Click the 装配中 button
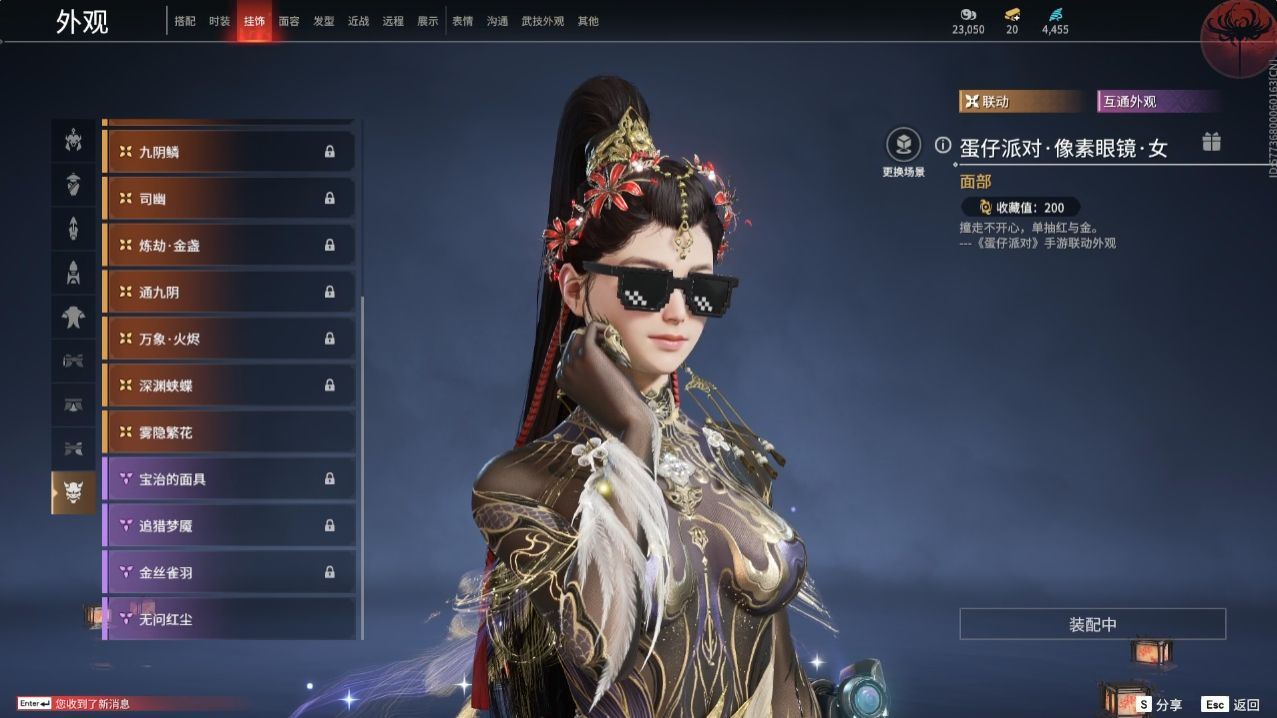The height and width of the screenshot is (718, 1277). click(1092, 624)
